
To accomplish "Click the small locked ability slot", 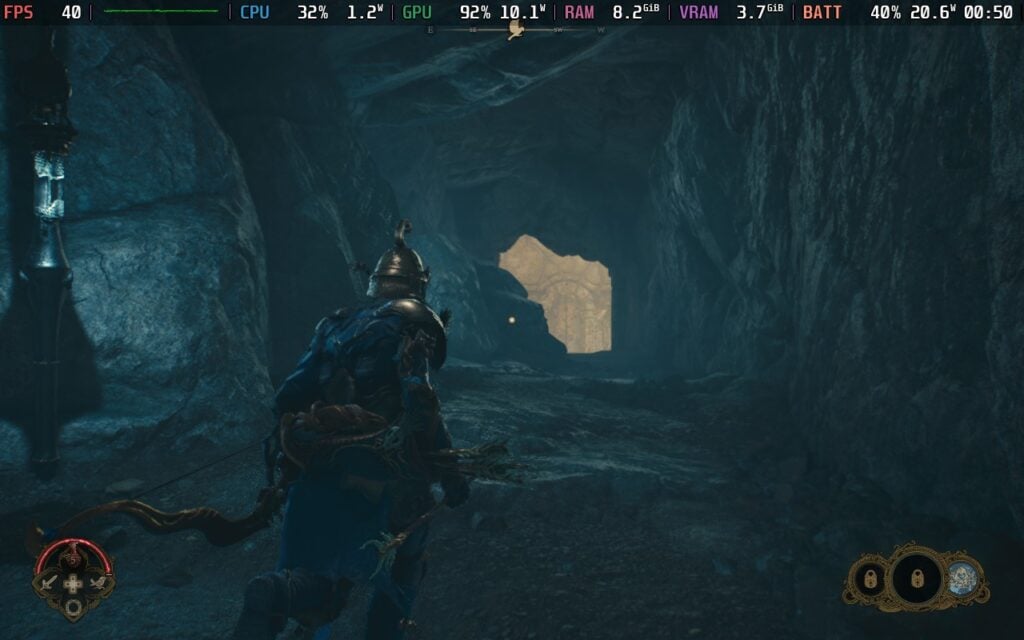I will (x=868, y=578).
